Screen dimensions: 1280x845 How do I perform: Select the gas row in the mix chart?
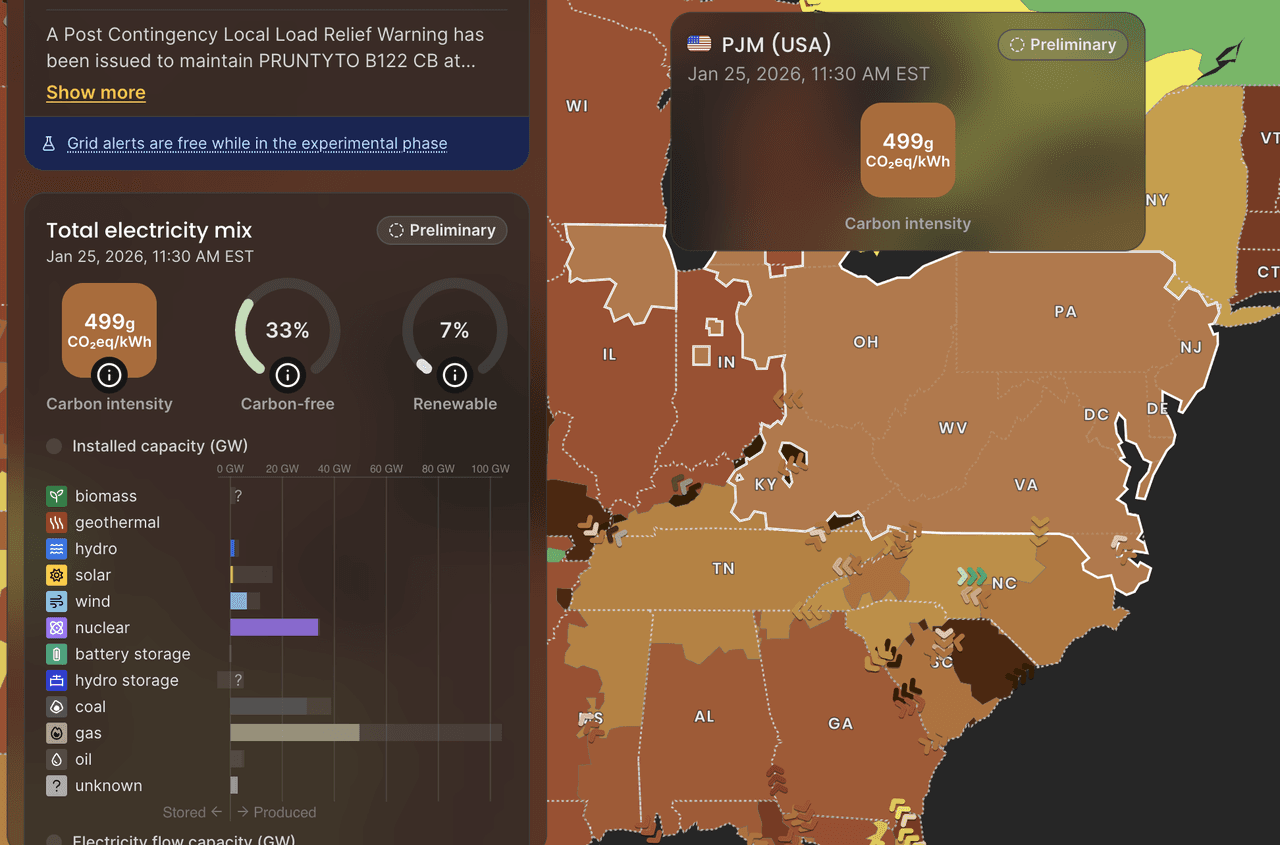click(88, 733)
